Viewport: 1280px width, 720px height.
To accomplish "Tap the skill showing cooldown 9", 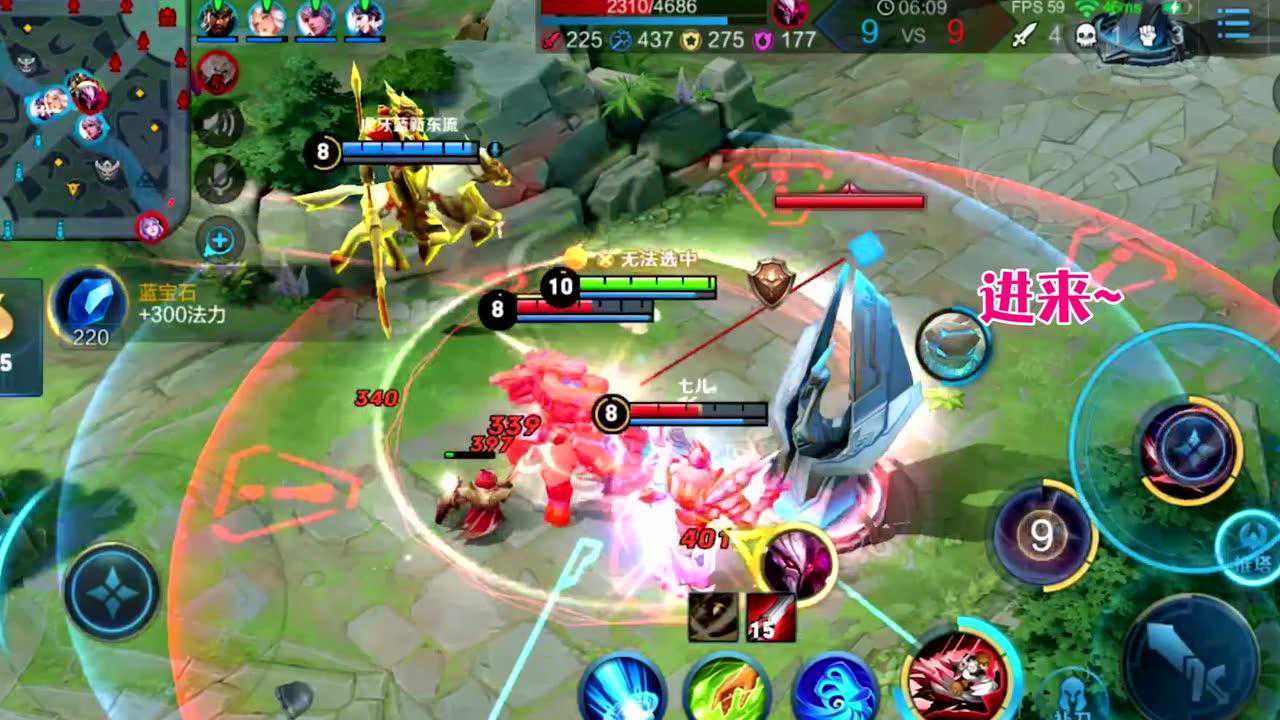I will (1041, 535).
